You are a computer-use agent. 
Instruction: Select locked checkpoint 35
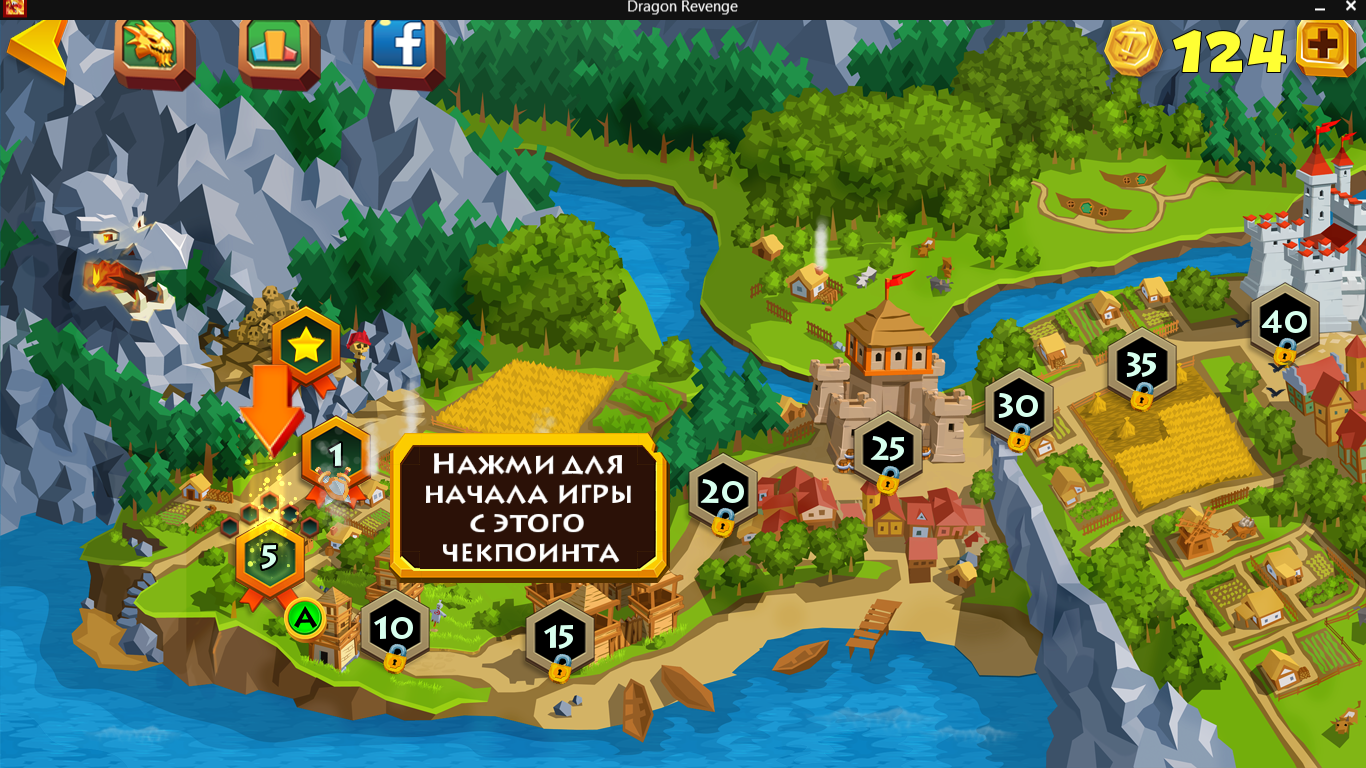pyautogui.click(x=1140, y=366)
